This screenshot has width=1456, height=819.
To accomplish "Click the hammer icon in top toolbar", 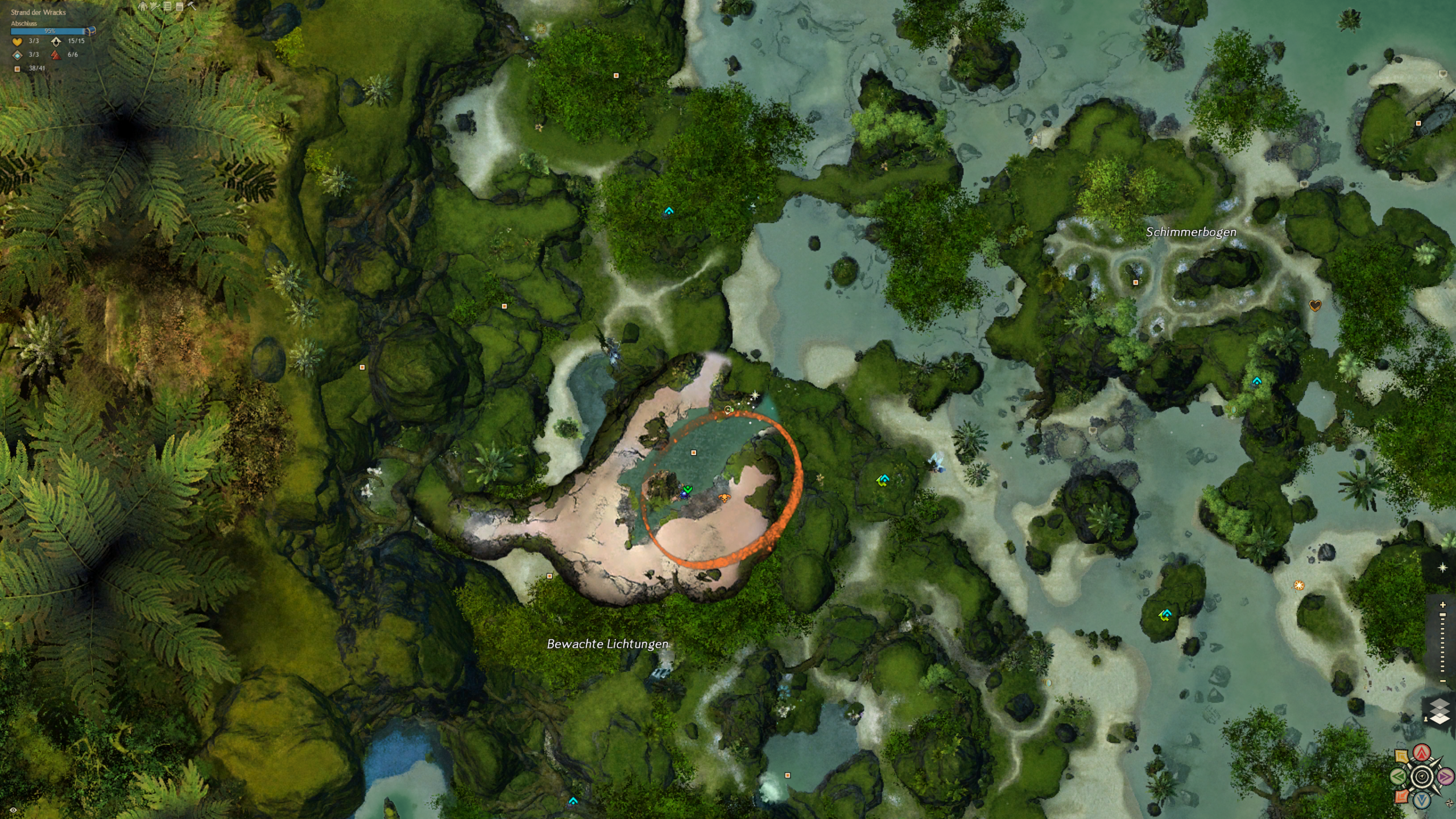I will (x=192, y=6).
